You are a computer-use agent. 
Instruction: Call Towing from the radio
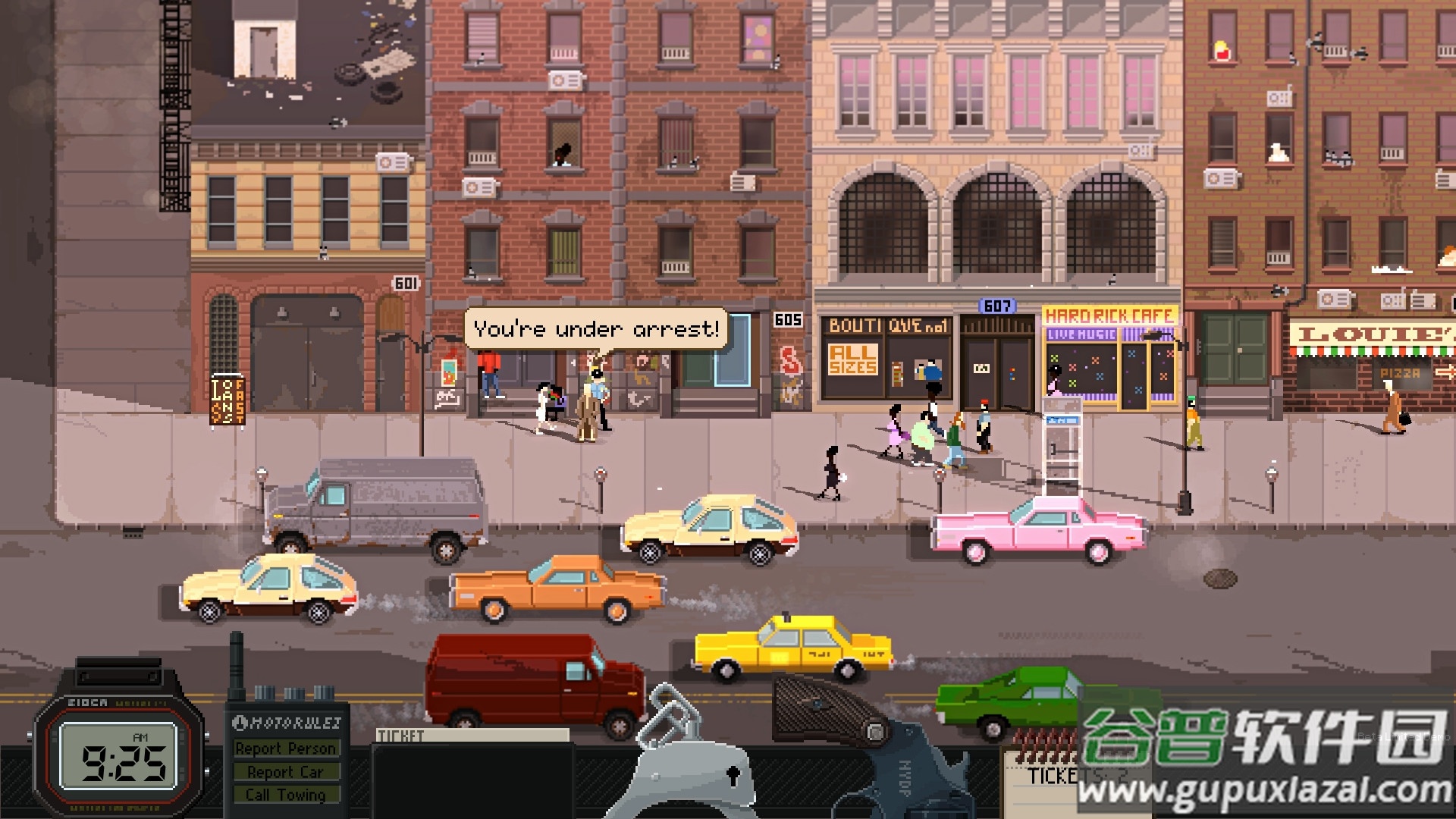tap(285, 795)
